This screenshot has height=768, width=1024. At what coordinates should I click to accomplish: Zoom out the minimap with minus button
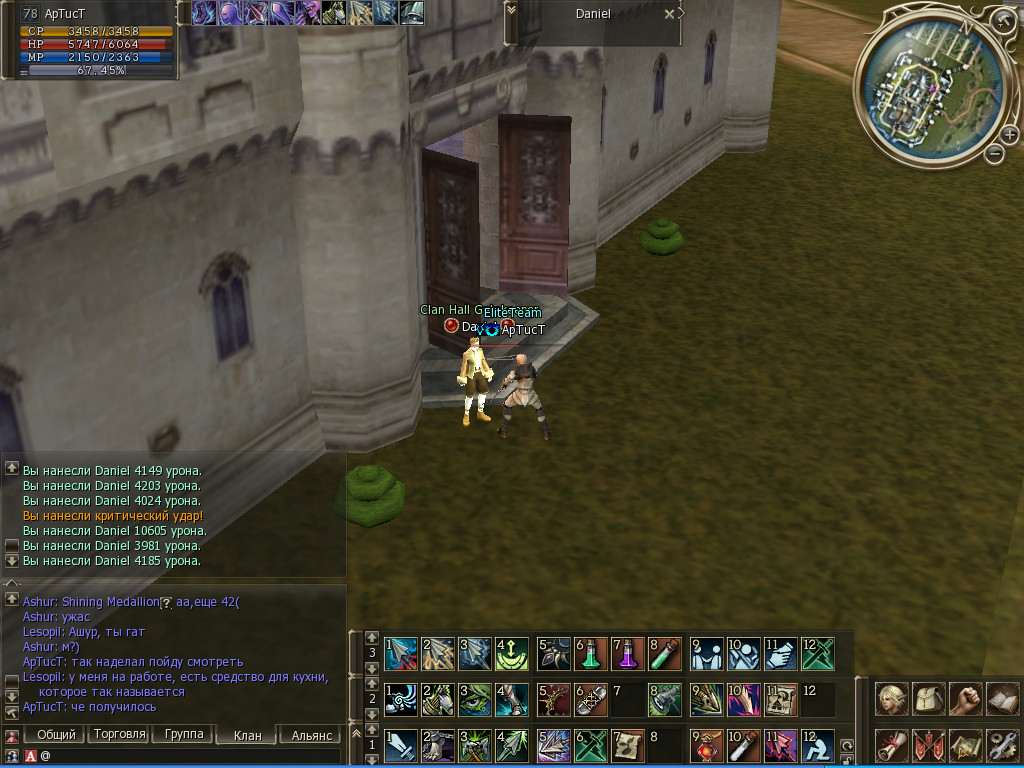click(994, 153)
